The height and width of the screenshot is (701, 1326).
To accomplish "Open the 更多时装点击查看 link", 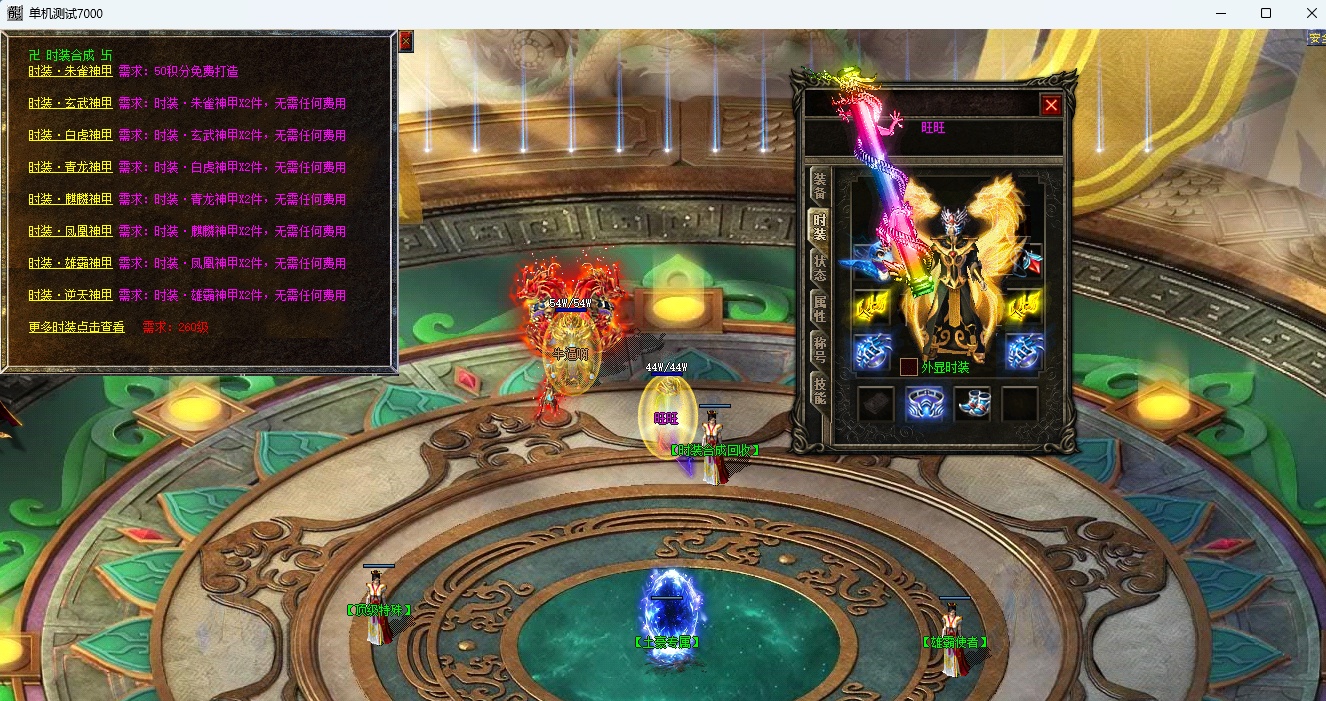I will pos(76,328).
